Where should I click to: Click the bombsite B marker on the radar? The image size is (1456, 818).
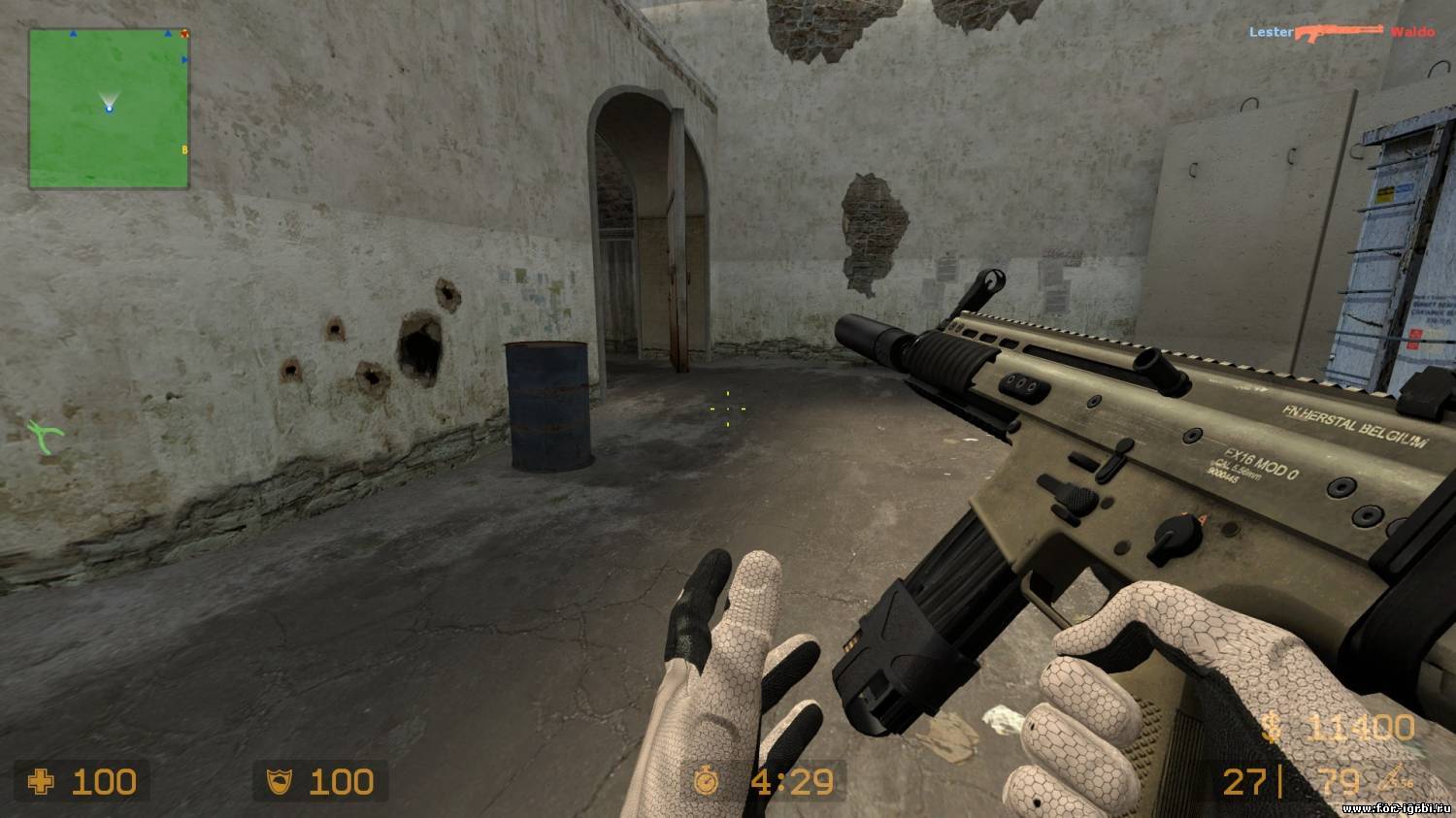coord(184,149)
